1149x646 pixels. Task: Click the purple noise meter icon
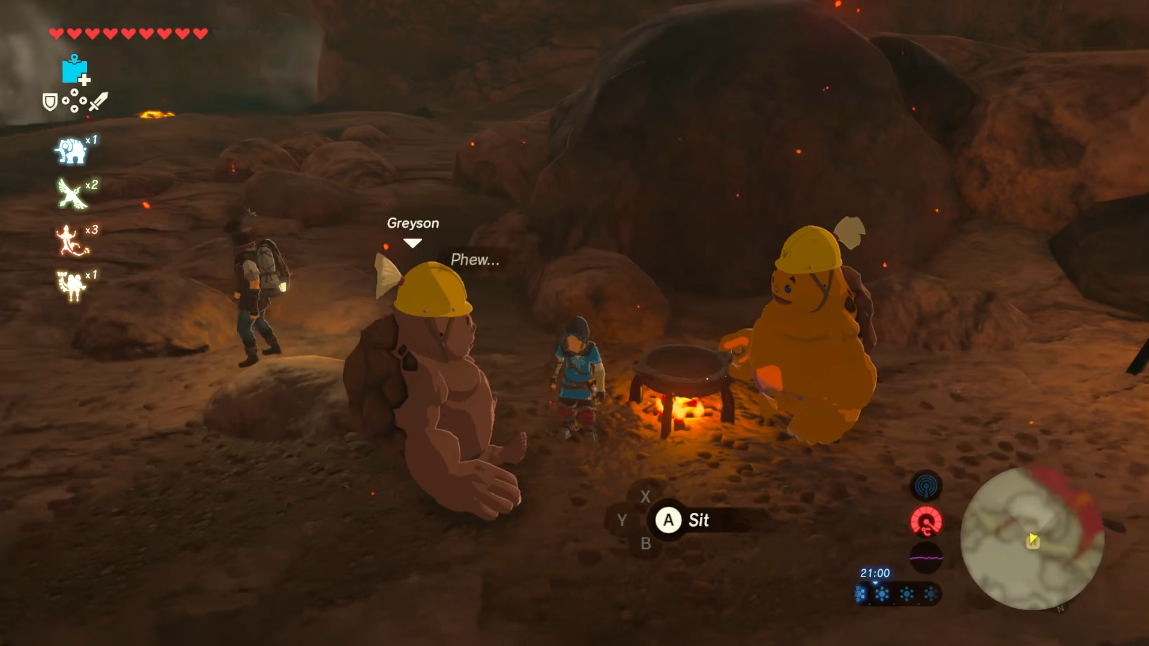pyautogui.click(x=926, y=557)
